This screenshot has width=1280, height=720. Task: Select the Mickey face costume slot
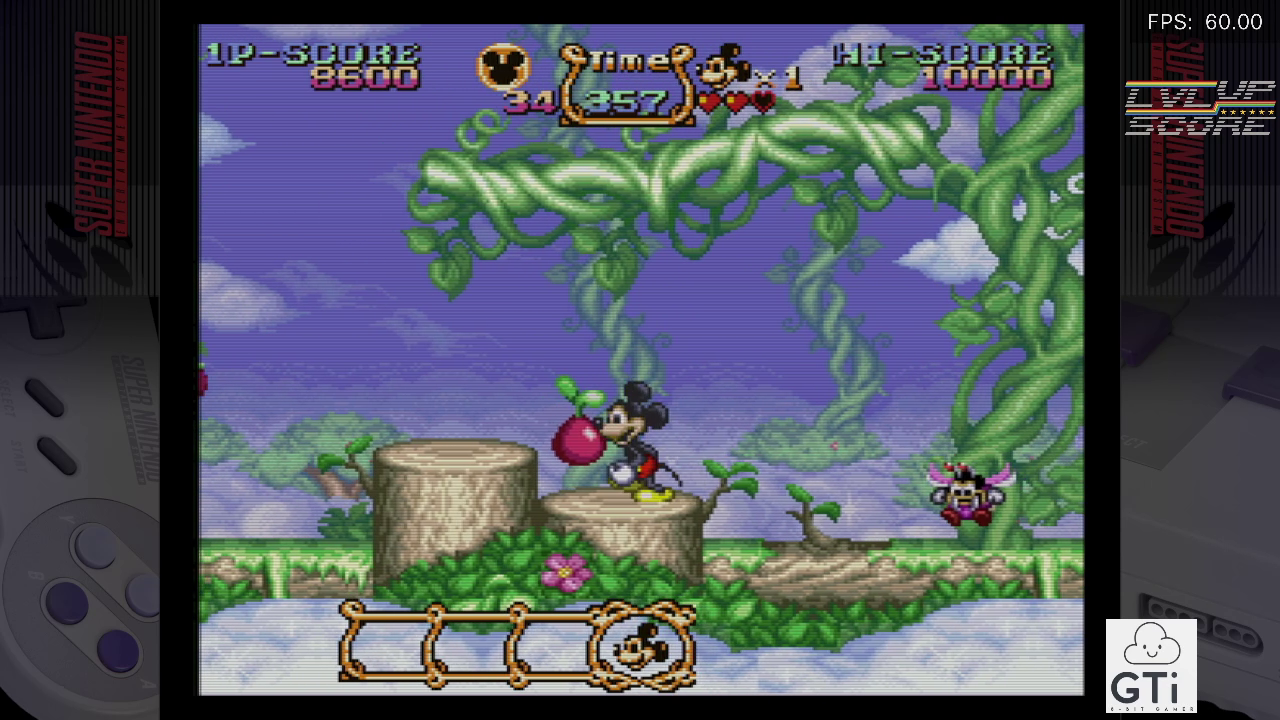tap(642, 647)
